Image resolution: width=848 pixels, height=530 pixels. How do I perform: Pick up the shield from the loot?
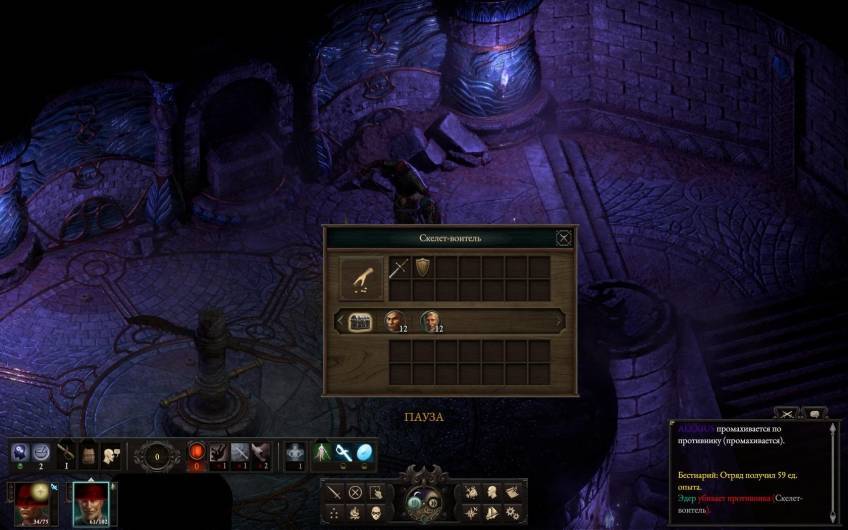click(x=422, y=268)
